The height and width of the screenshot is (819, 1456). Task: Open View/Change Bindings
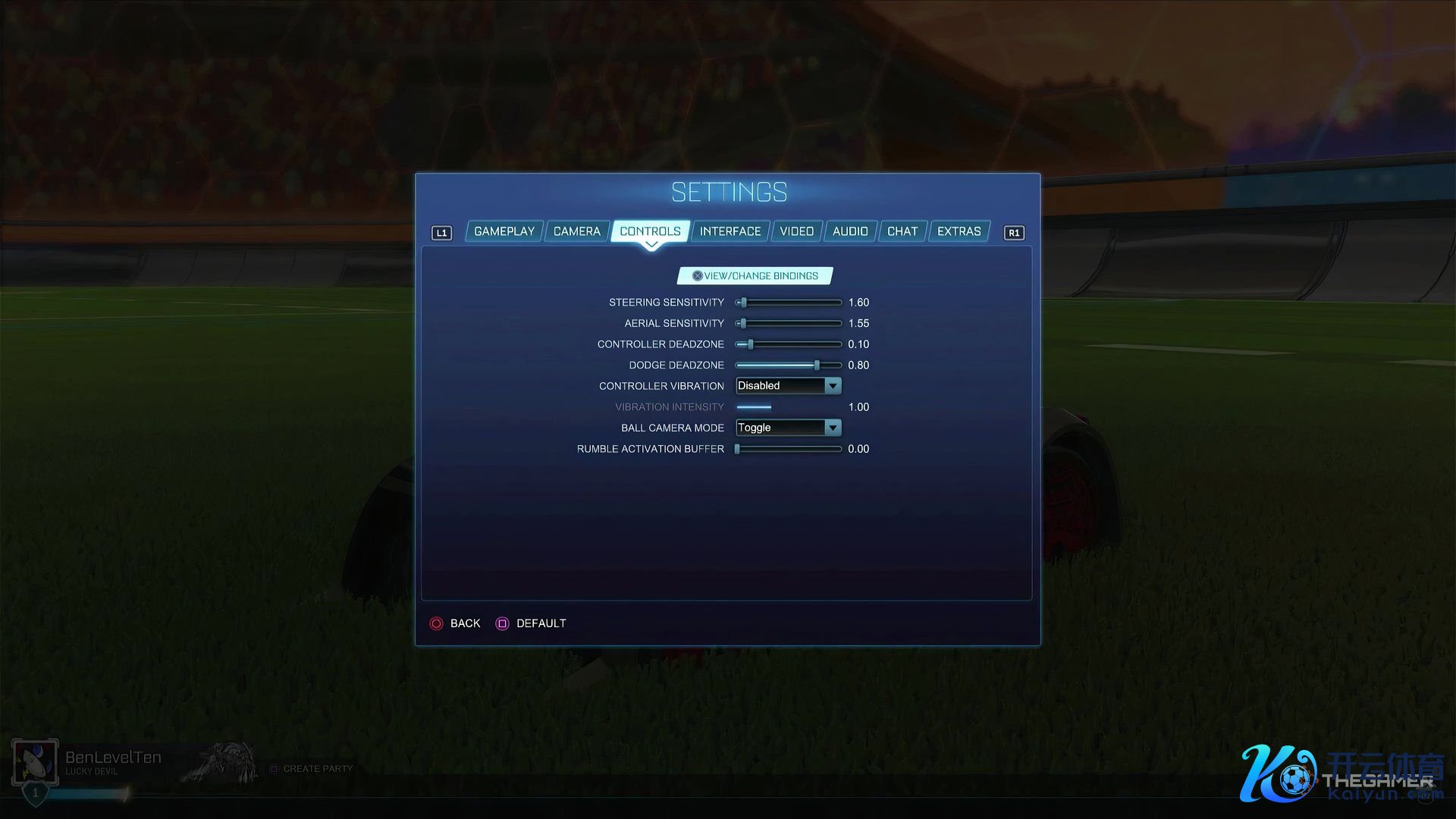755,276
